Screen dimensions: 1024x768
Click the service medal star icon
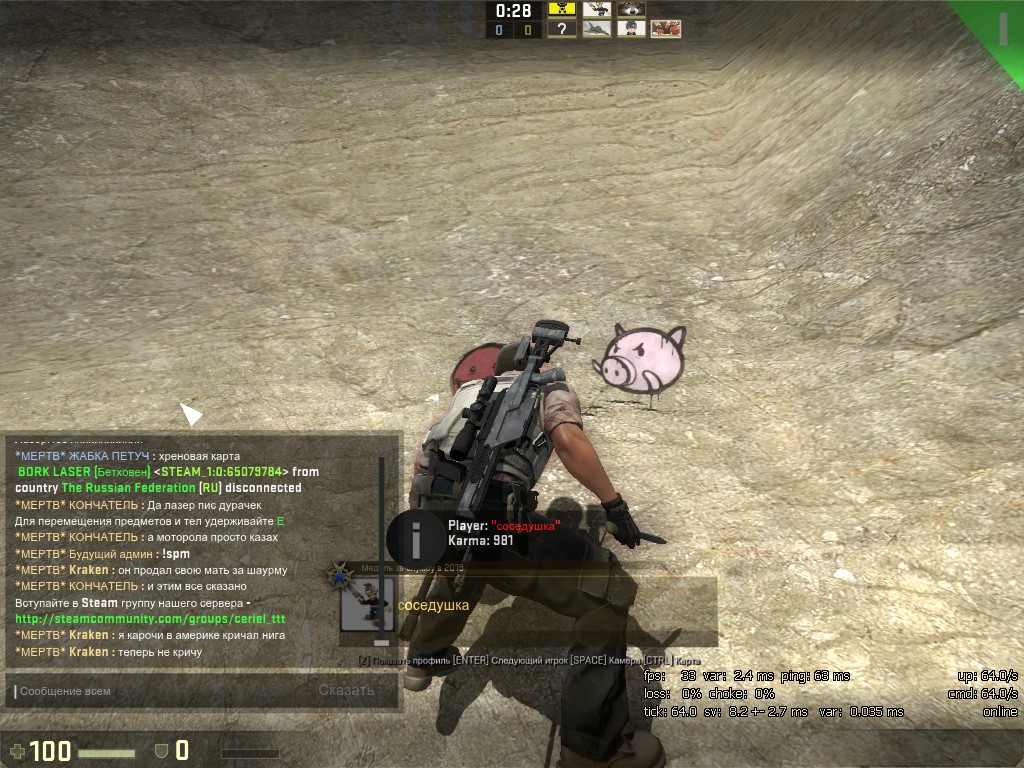tap(339, 576)
